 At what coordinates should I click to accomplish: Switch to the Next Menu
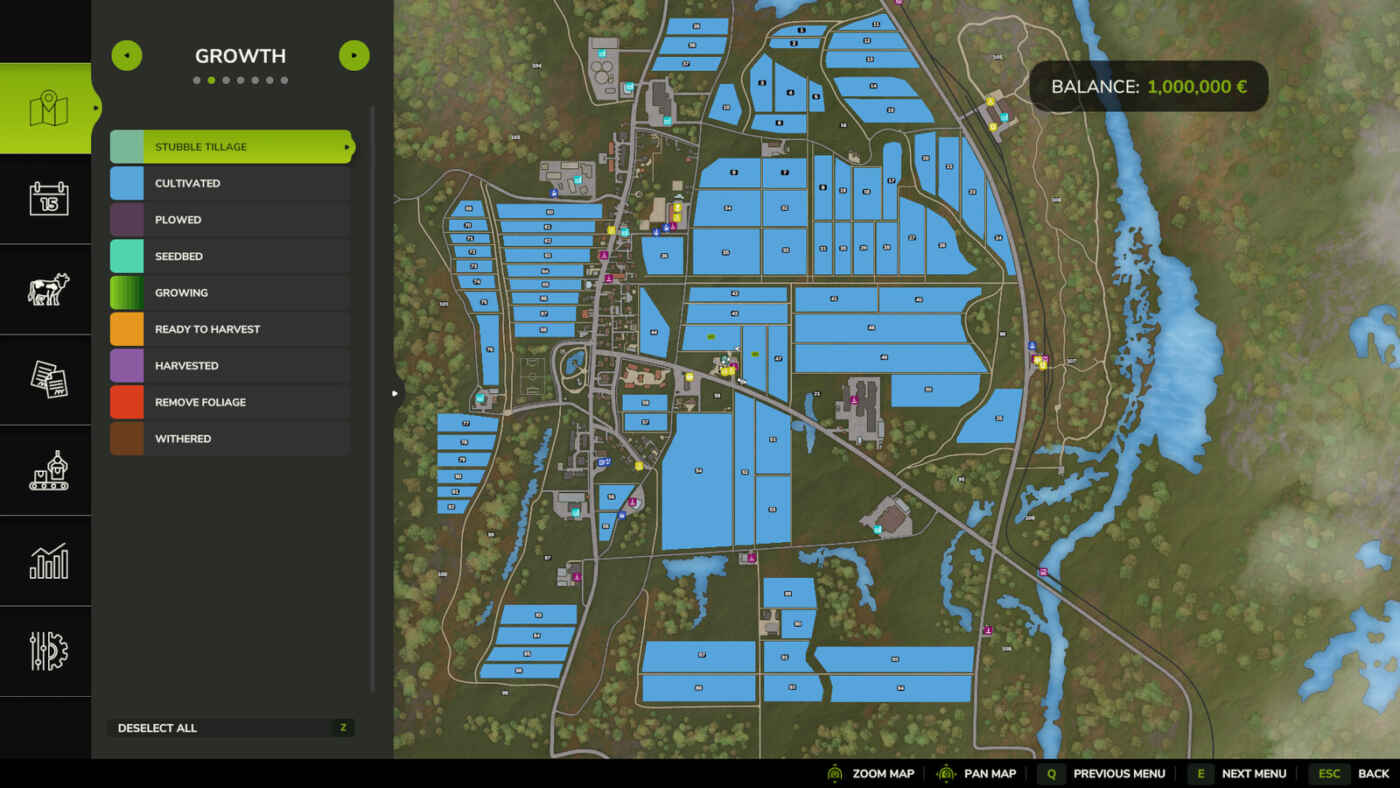pos(1253,773)
